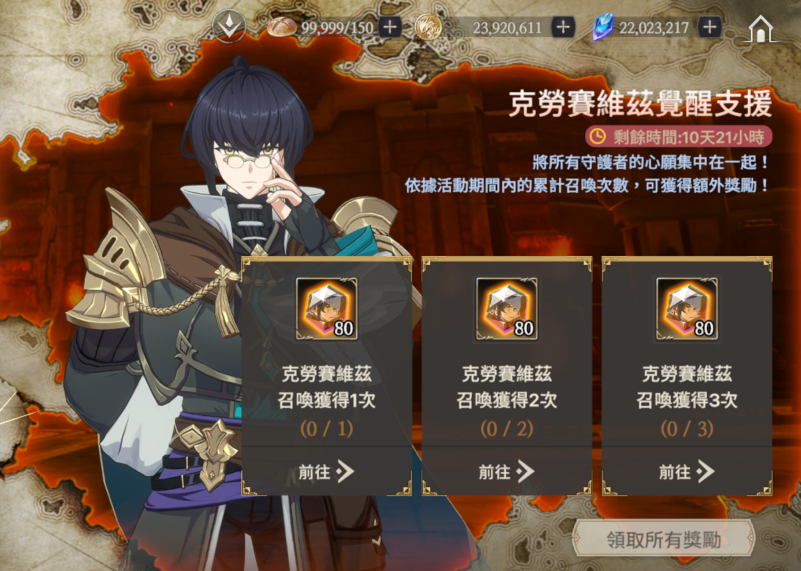Viewport: 801px width, 571px height.
Task: Inspect reward icon on 召喚獲得2次 card
Action: point(507,309)
